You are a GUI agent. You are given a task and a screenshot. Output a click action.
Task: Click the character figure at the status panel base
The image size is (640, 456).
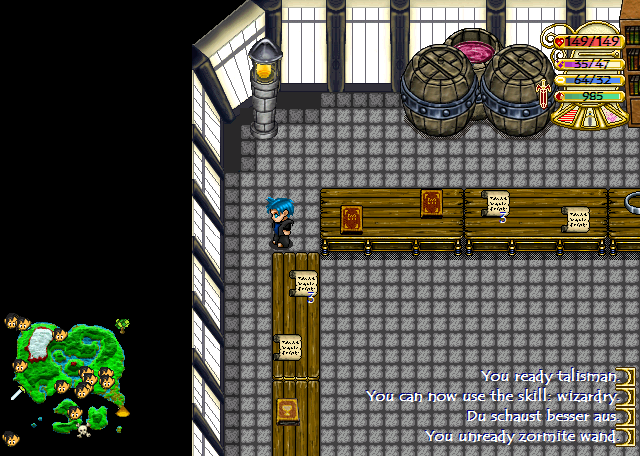pos(589,118)
